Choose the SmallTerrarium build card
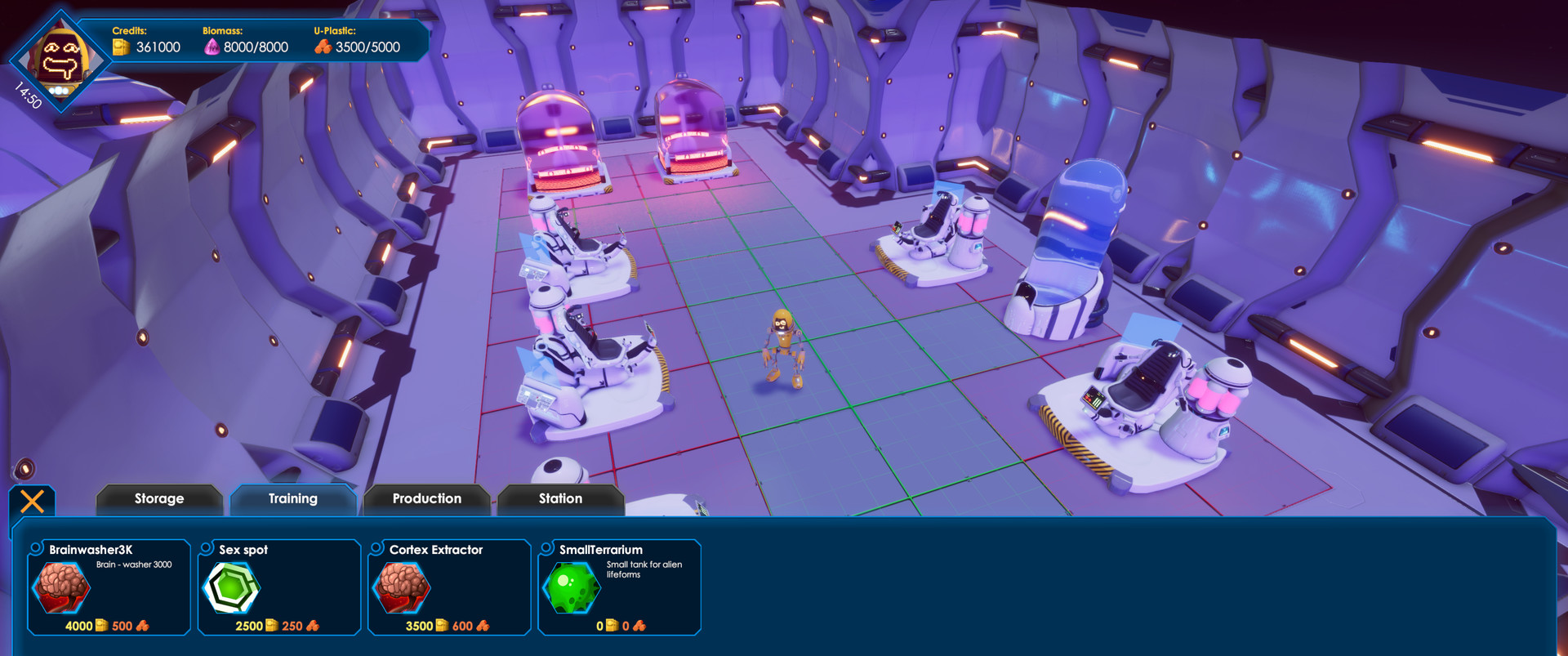 pyautogui.click(x=619, y=587)
